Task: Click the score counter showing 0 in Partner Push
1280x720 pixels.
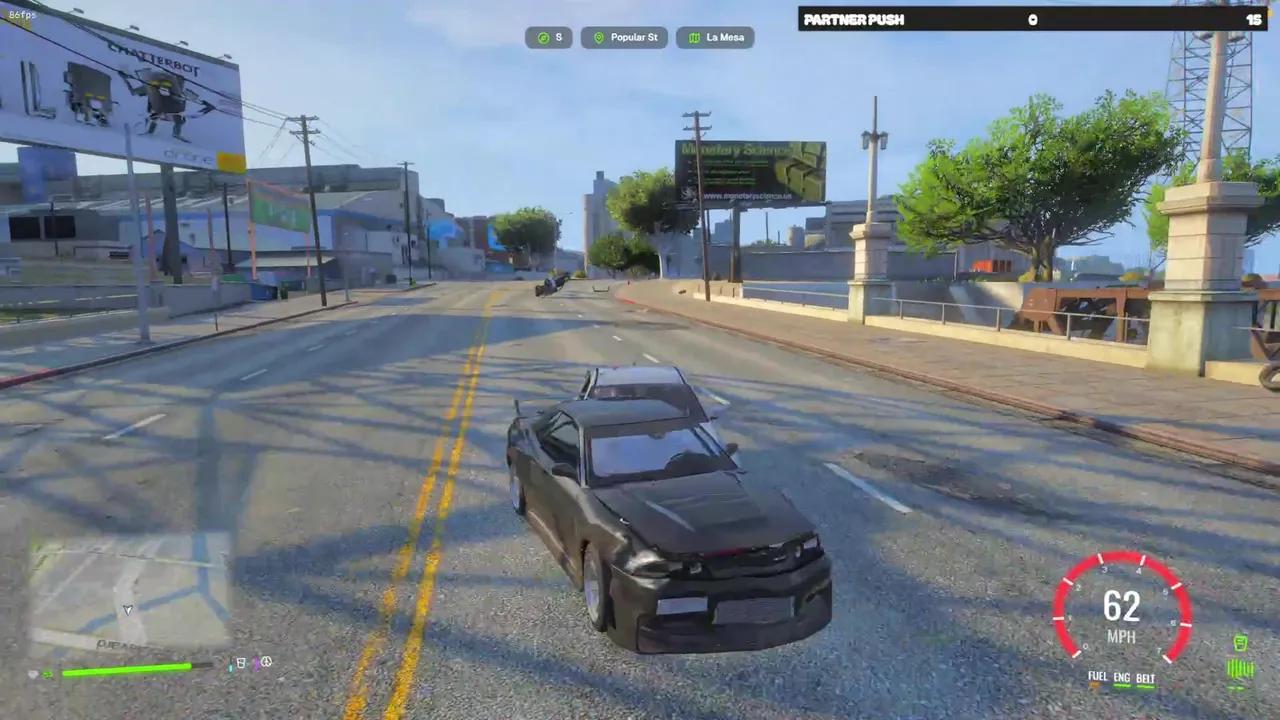Action: click(1033, 19)
